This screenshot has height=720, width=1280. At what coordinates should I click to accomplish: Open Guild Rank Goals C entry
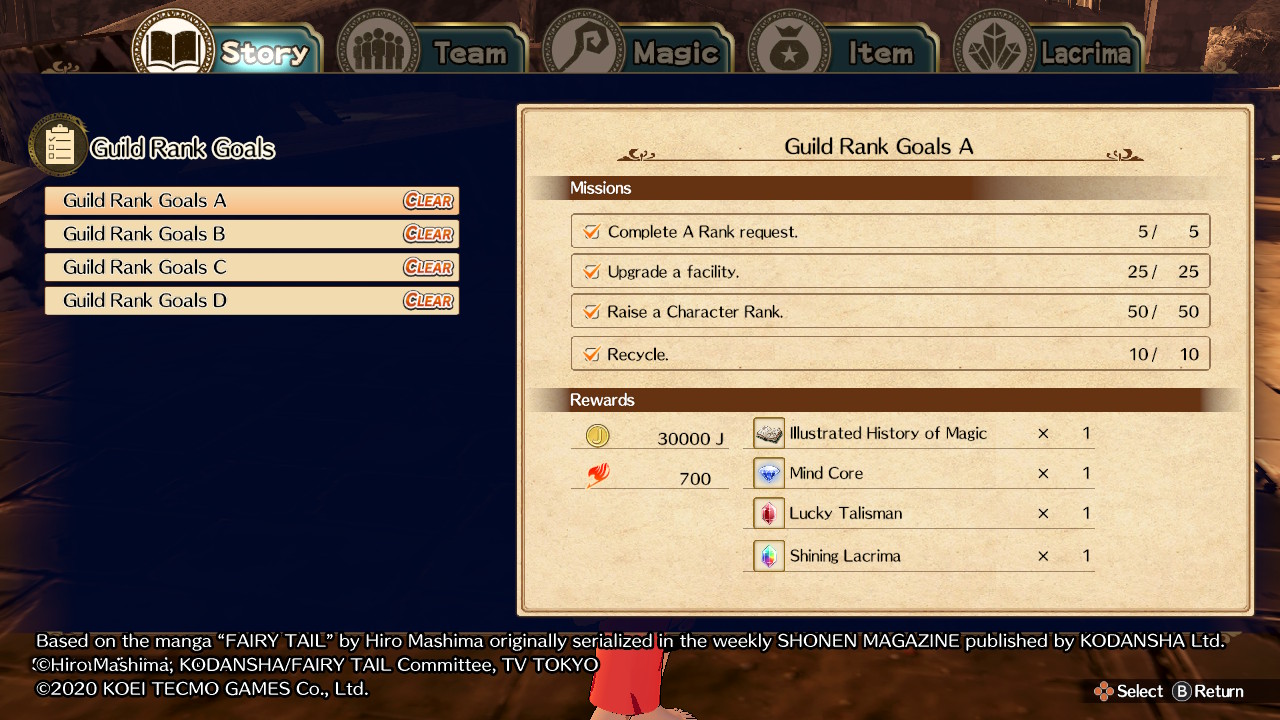coord(252,267)
